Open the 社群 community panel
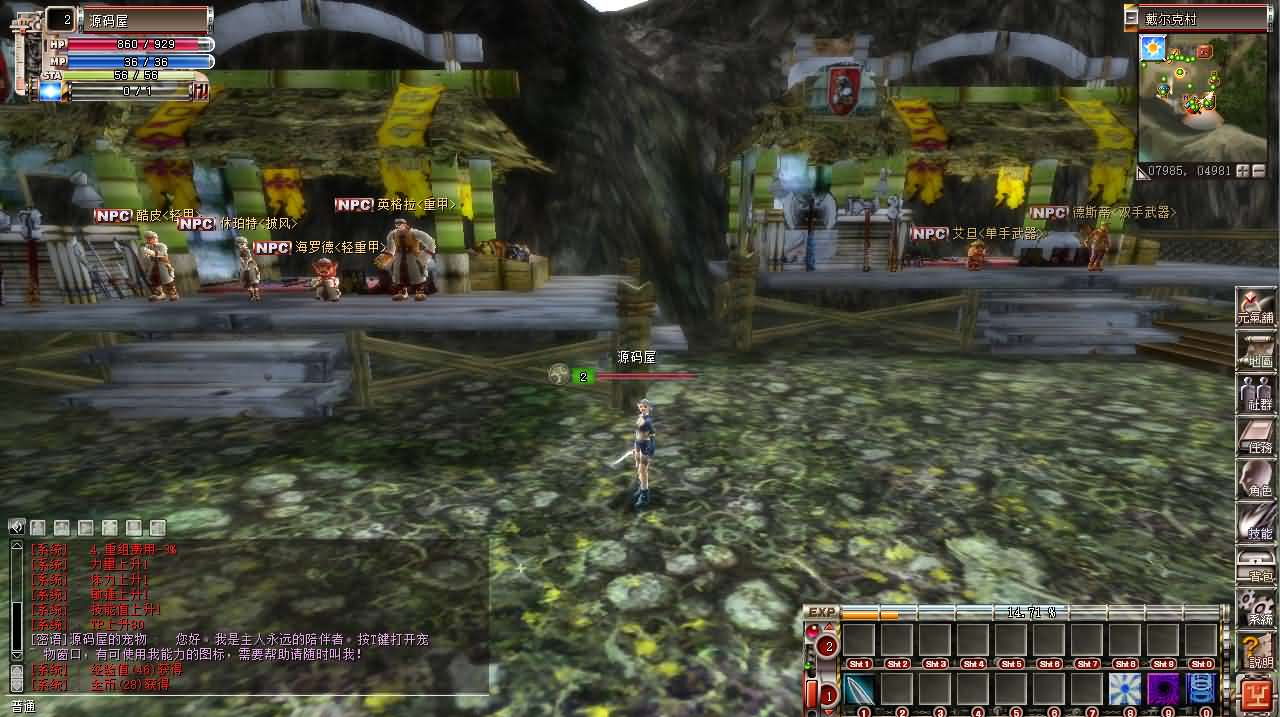Screen dimensions: 1280x717 point(1256,393)
